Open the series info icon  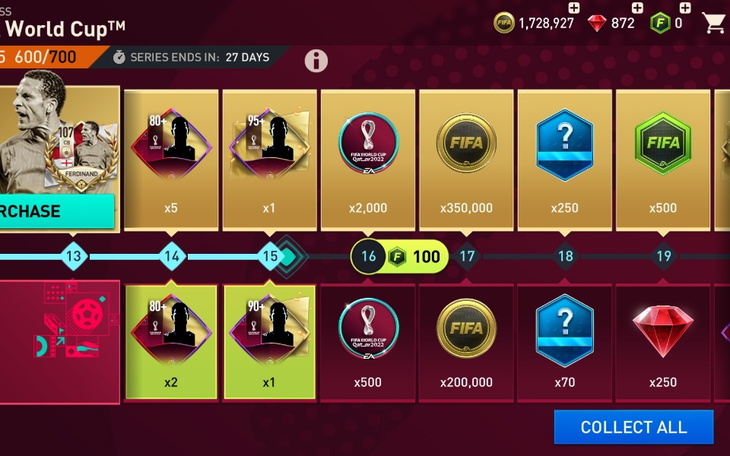316,60
